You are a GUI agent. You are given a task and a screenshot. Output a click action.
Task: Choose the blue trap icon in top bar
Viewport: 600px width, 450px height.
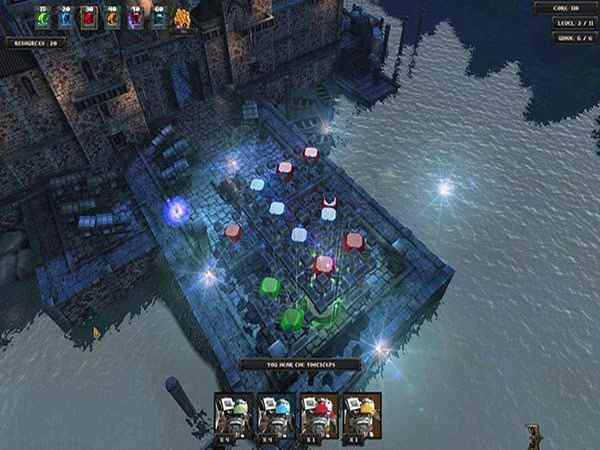point(66,18)
